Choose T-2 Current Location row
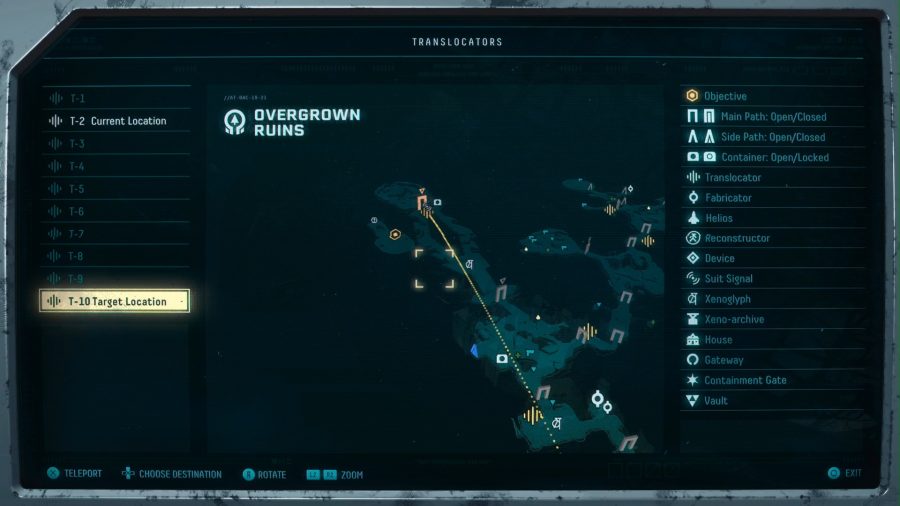The height and width of the screenshot is (506, 900). 115,121
